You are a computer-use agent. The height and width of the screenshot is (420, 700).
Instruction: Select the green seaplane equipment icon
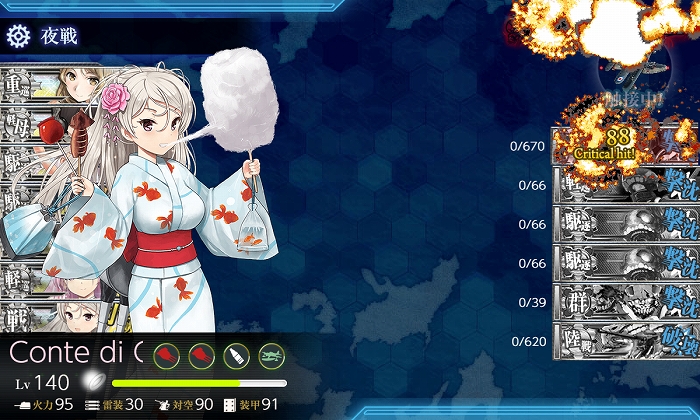tap(271, 355)
